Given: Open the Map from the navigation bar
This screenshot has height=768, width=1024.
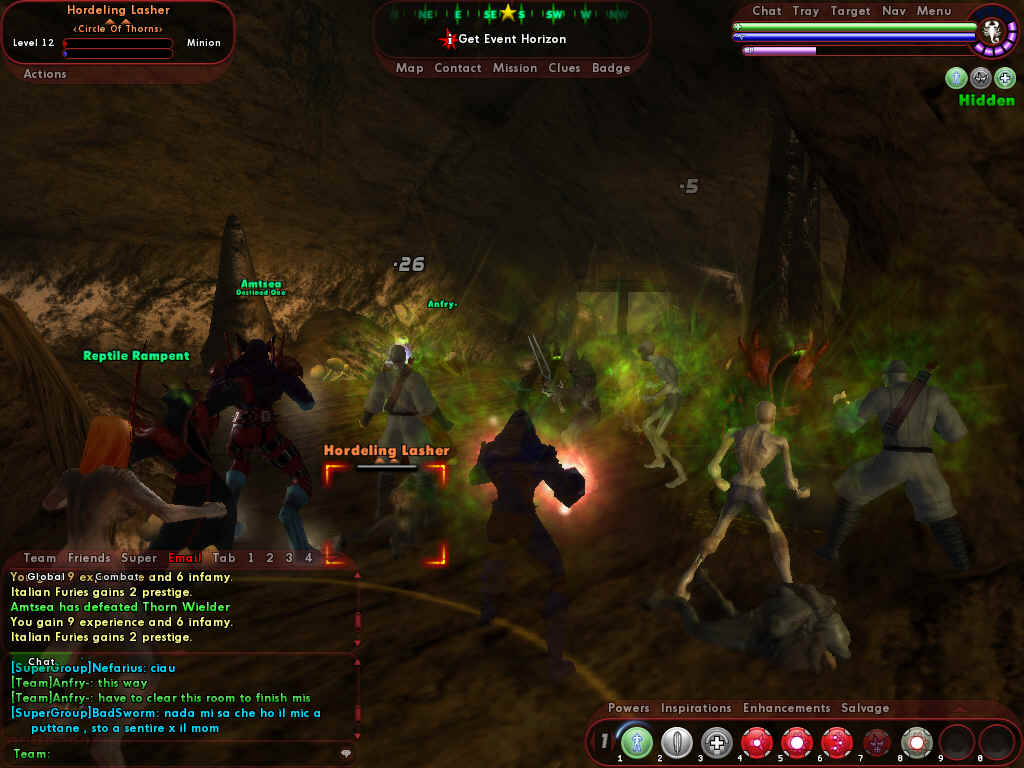Looking at the screenshot, I should 409,68.
